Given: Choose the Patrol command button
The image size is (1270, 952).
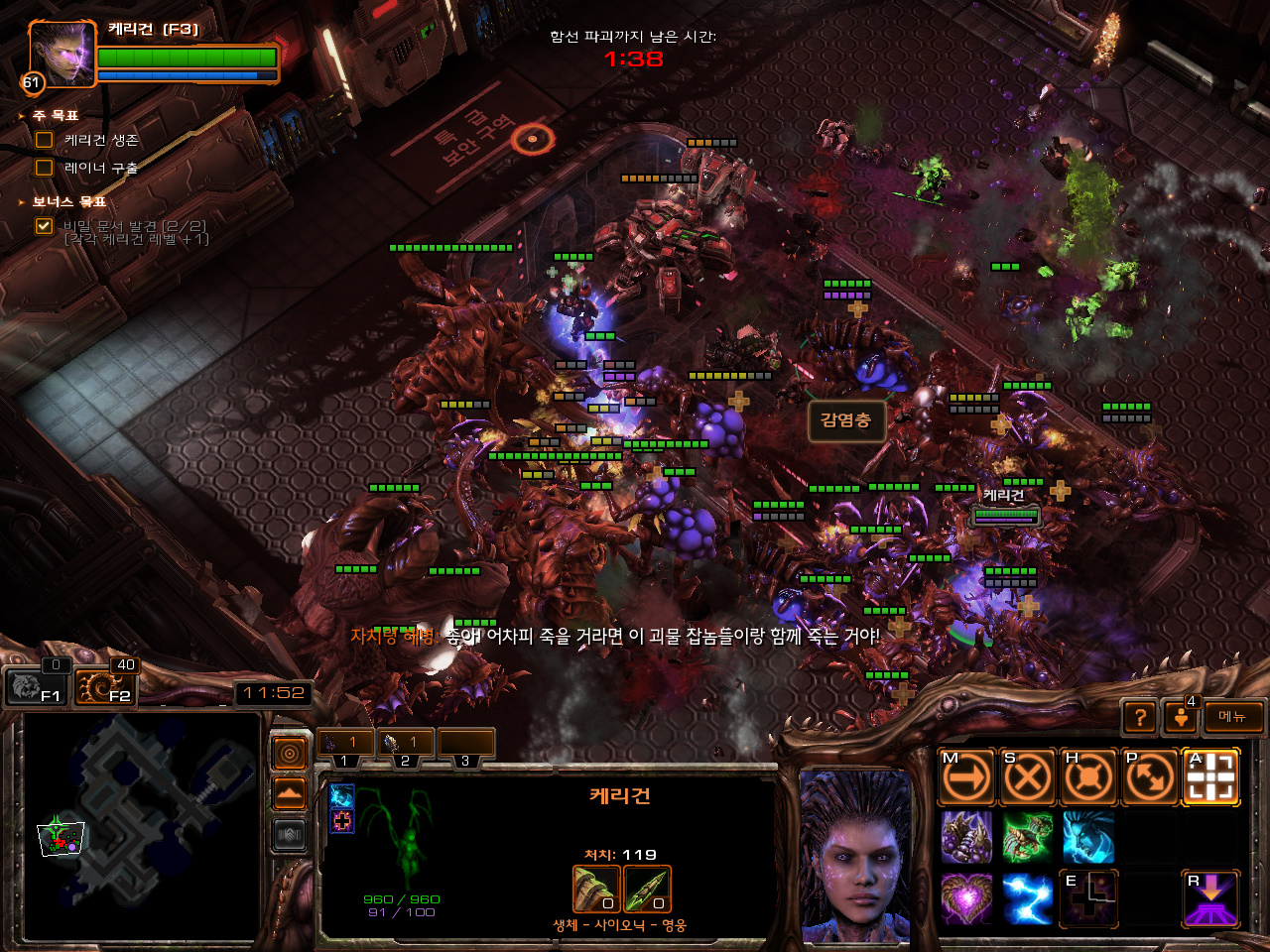Looking at the screenshot, I should pyautogui.click(x=1149, y=777).
